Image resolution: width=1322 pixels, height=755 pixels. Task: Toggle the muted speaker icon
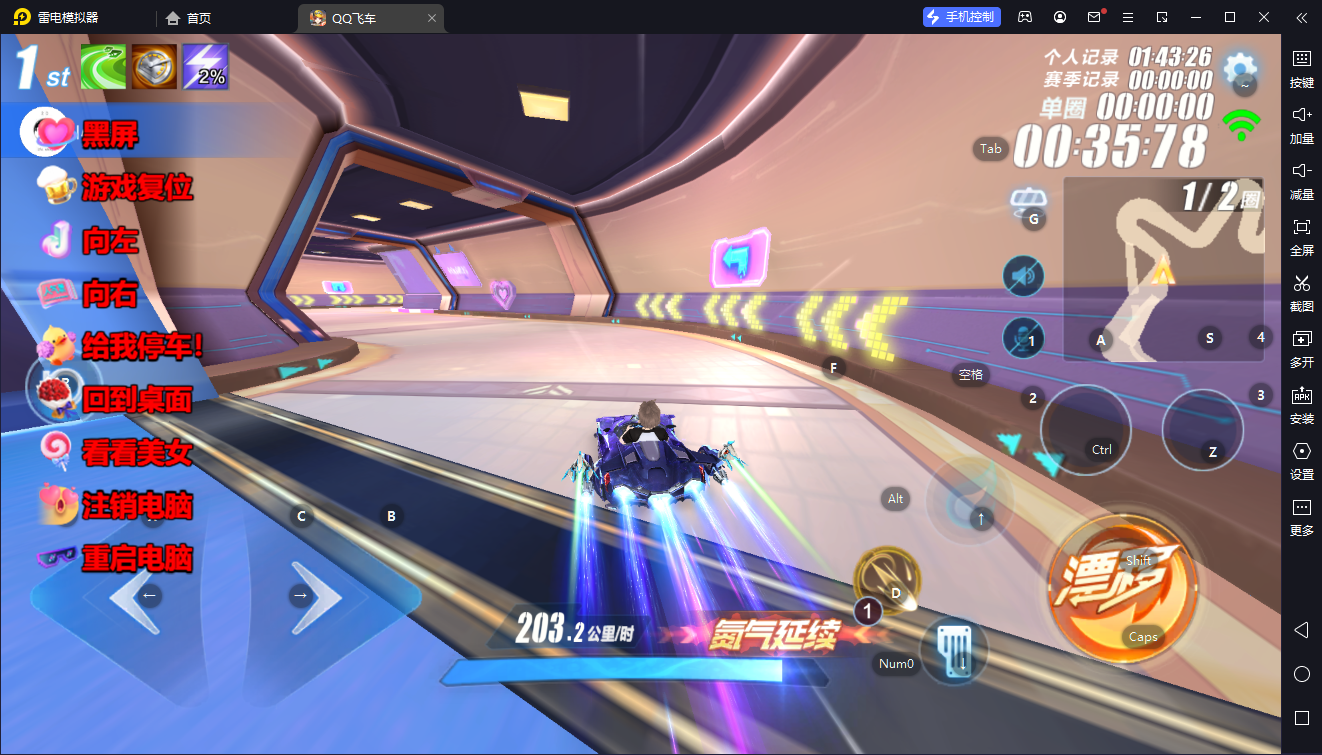click(x=1022, y=276)
